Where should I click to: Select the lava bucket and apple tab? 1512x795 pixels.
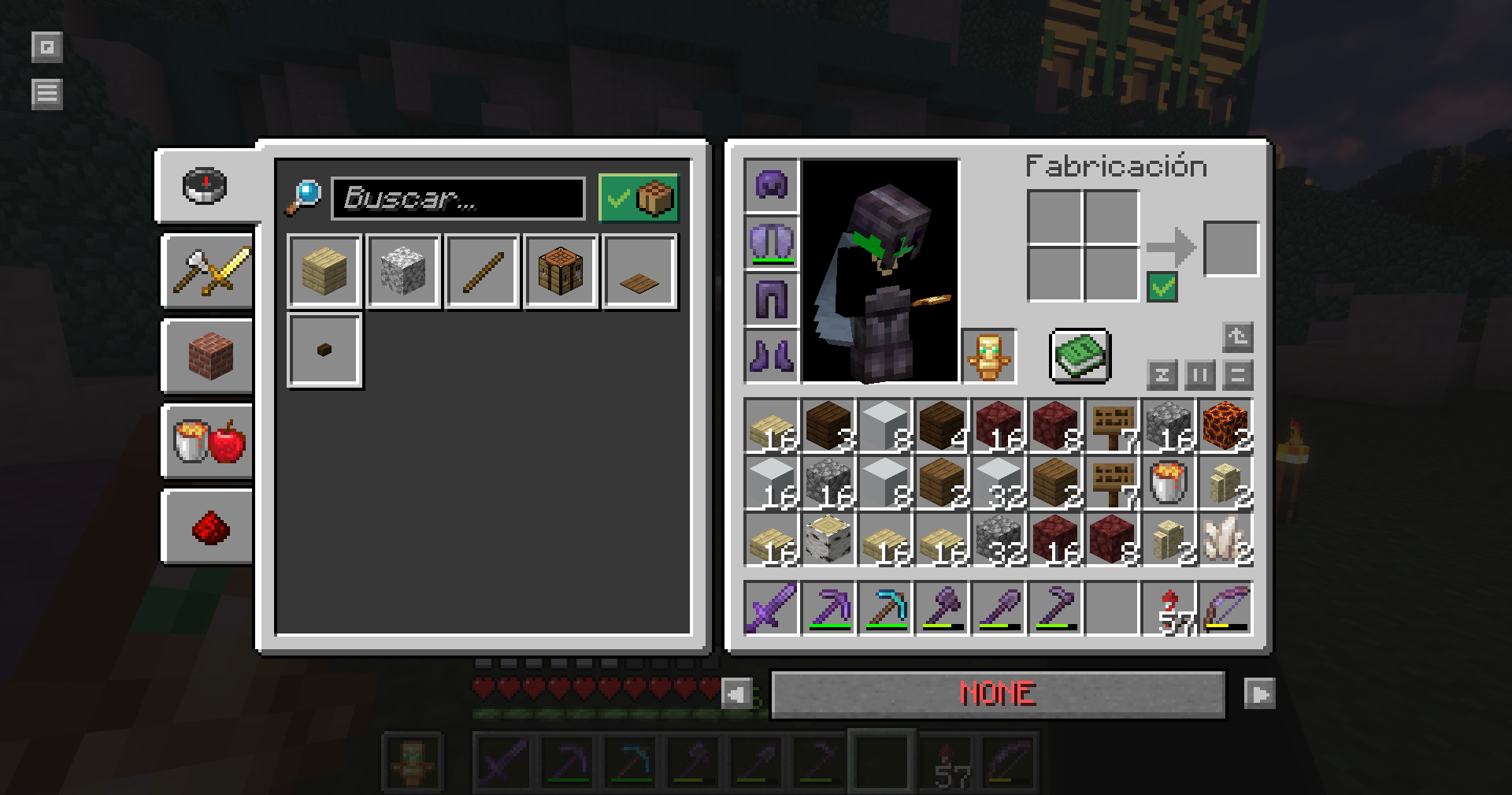(x=209, y=441)
